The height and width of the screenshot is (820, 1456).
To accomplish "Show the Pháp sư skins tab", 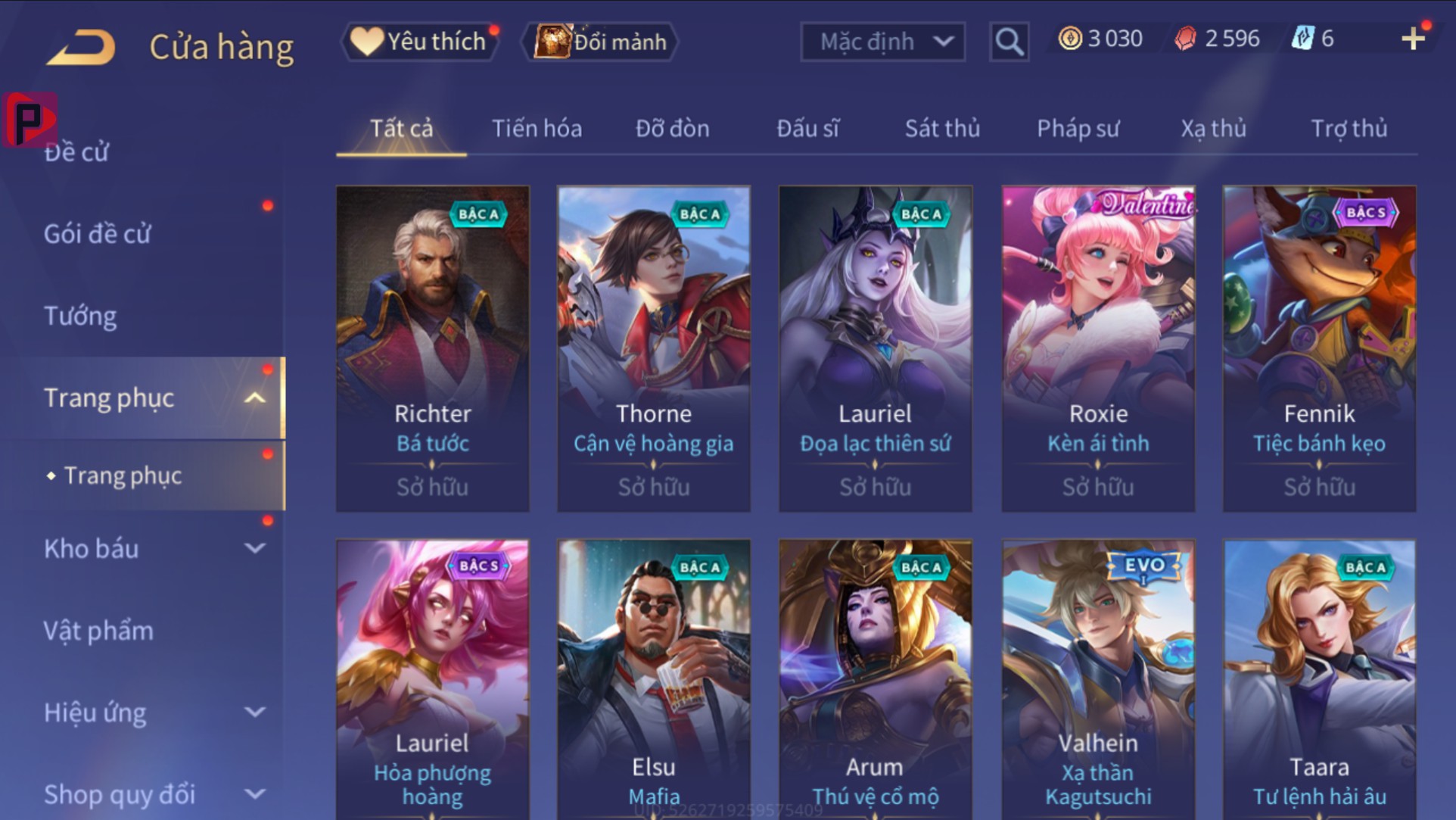I will 1078,129.
